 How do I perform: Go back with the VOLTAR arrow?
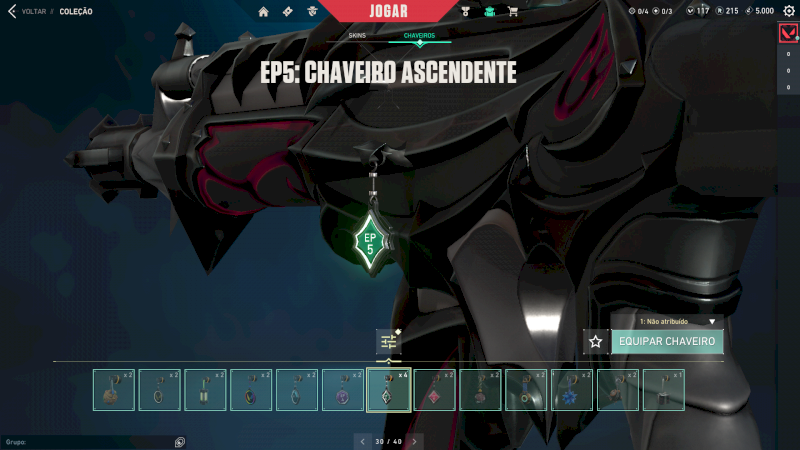(12, 11)
